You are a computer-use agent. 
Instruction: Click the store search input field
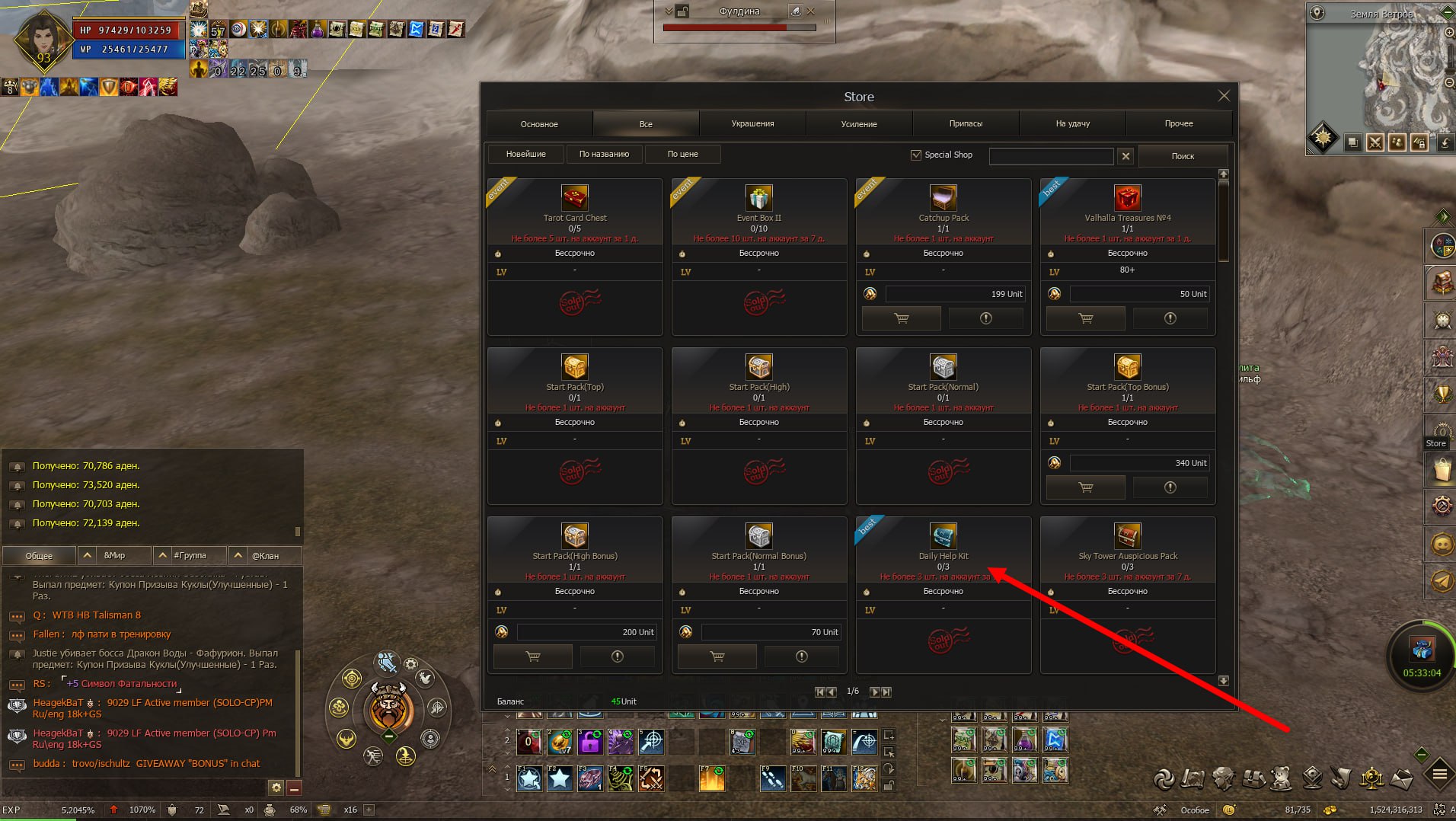tap(1051, 155)
